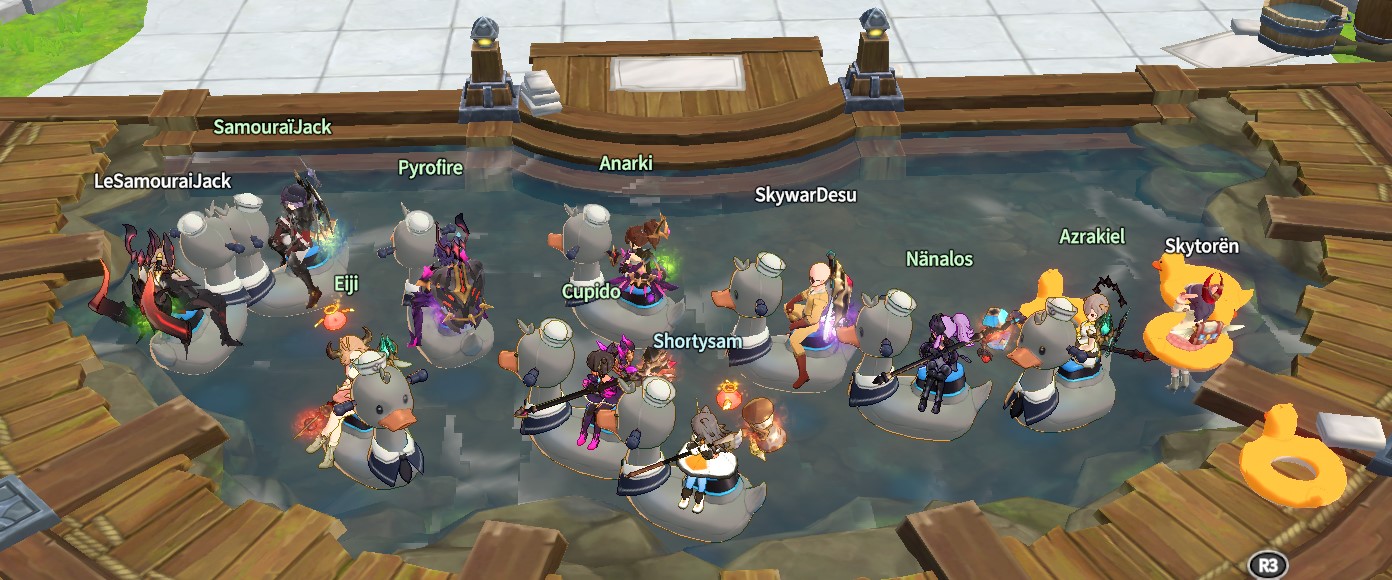Viewport: 1392px width, 580px height.
Task: Click the Cupido nameplate
Action: click(592, 291)
